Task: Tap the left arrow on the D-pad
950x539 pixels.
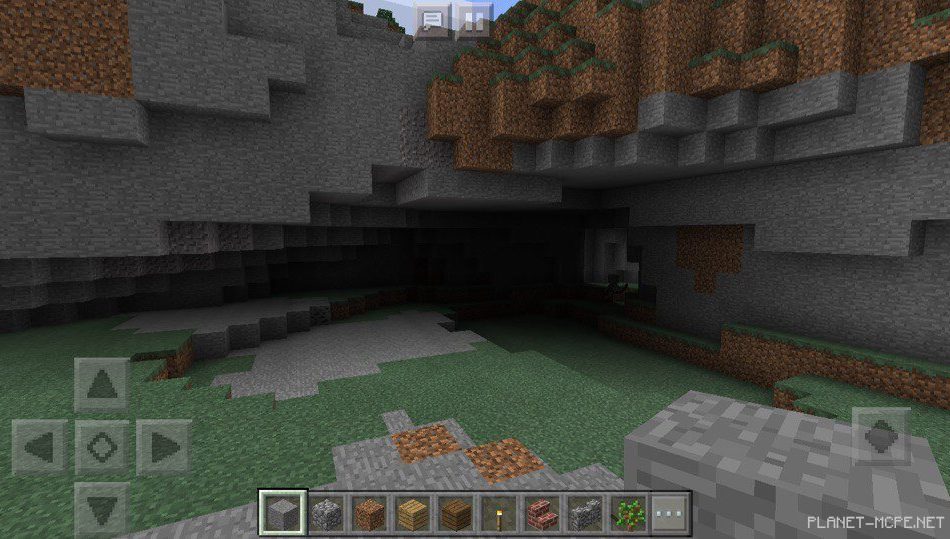Action: pyautogui.click(x=40, y=446)
